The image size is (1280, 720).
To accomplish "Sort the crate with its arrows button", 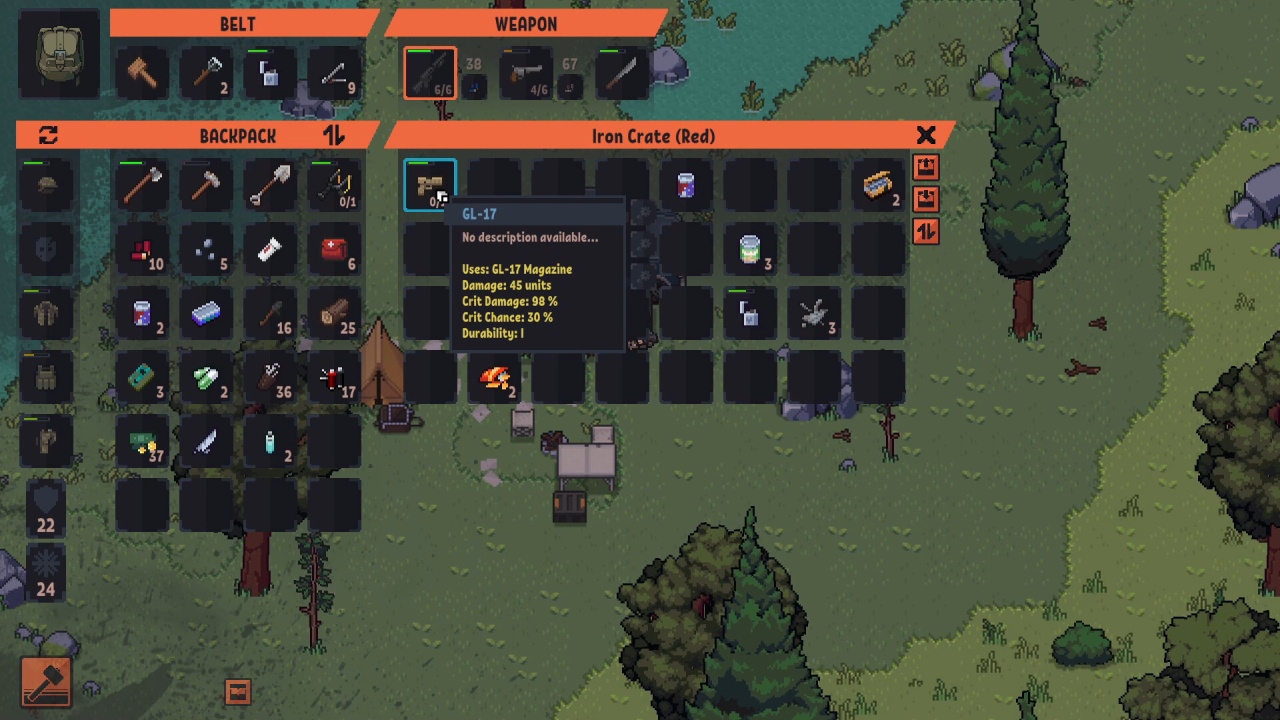I will coord(926,231).
